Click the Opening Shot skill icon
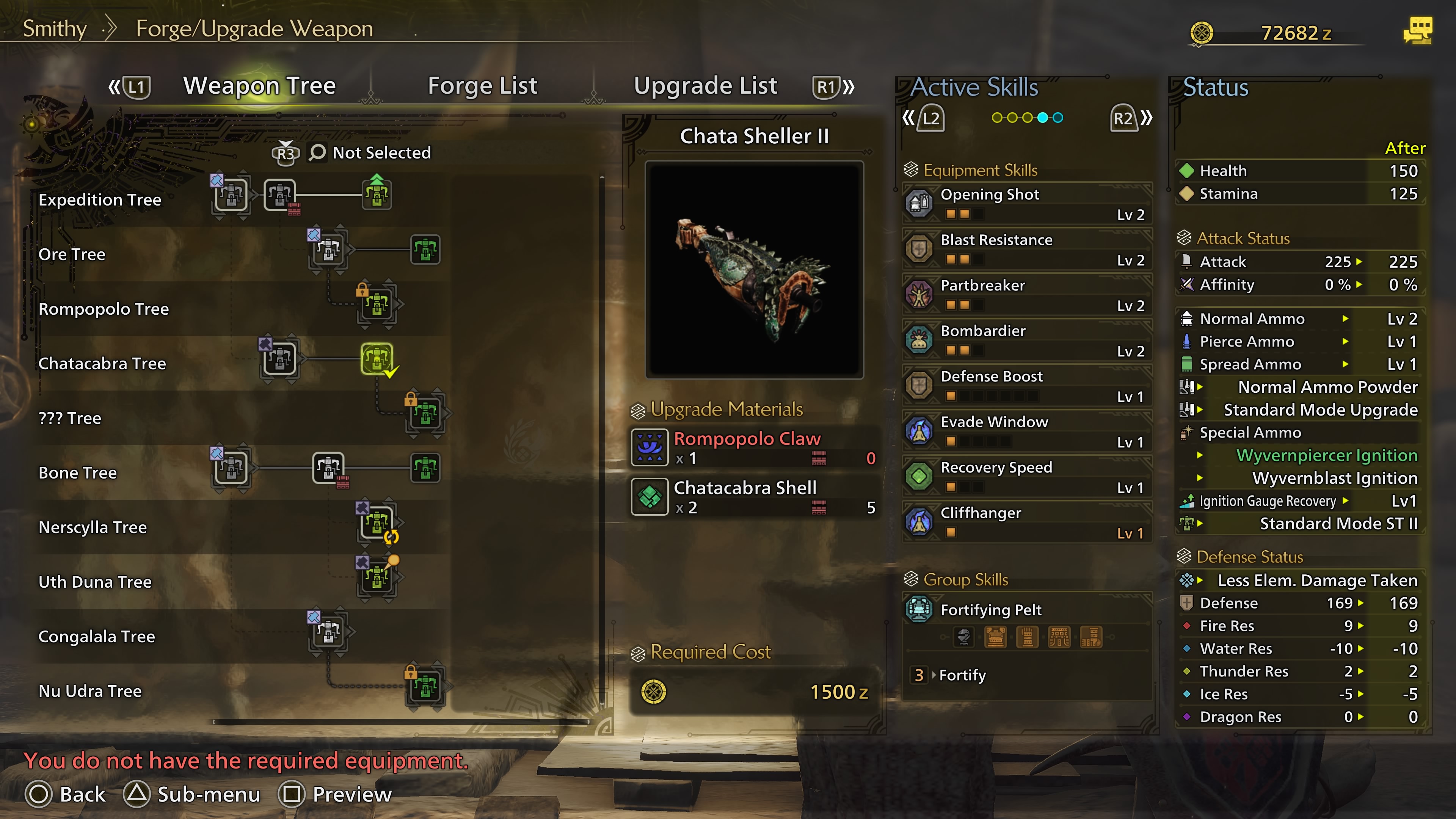 coord(918,204)
